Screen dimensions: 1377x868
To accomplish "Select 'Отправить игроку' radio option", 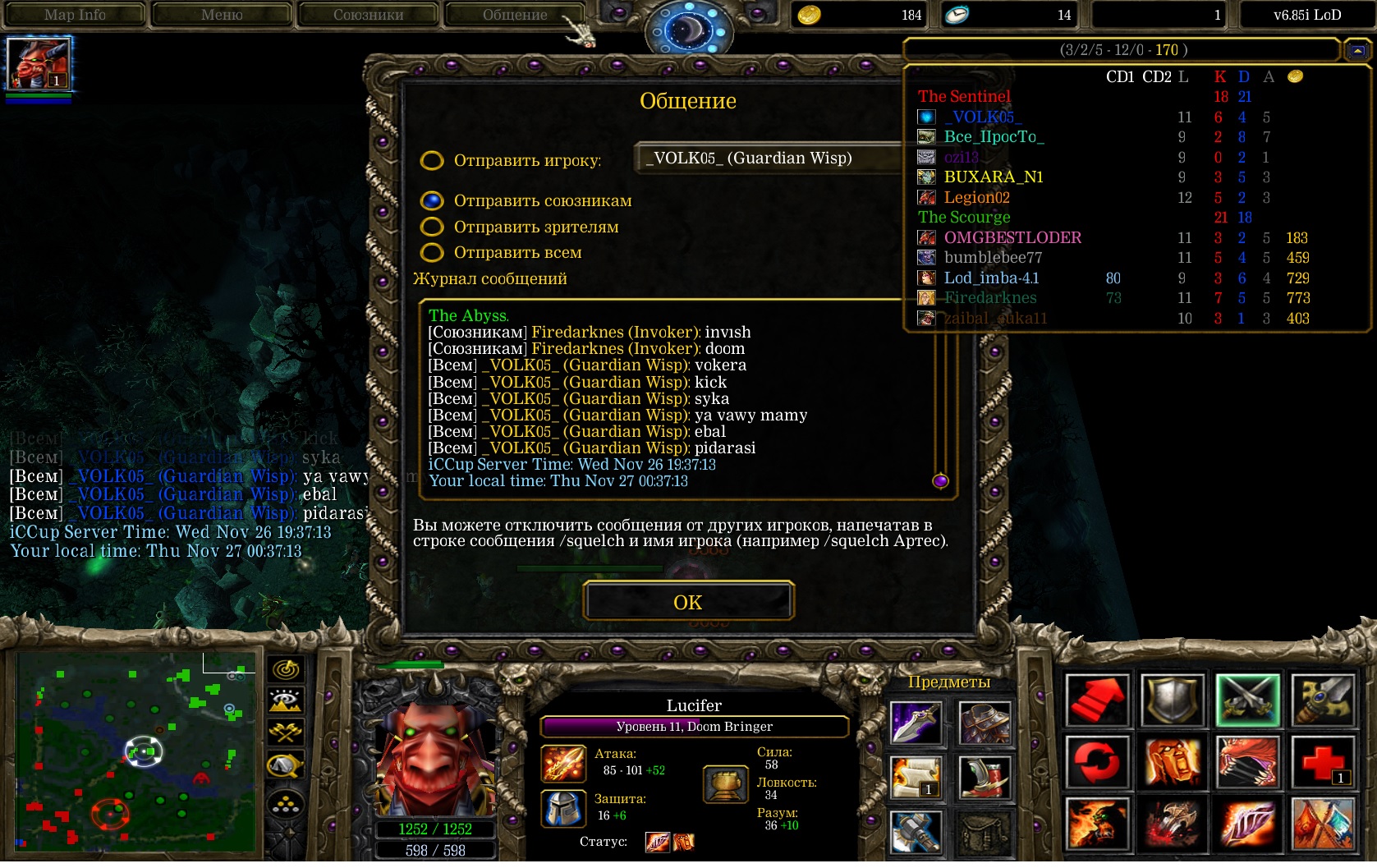I will point(432,160).
